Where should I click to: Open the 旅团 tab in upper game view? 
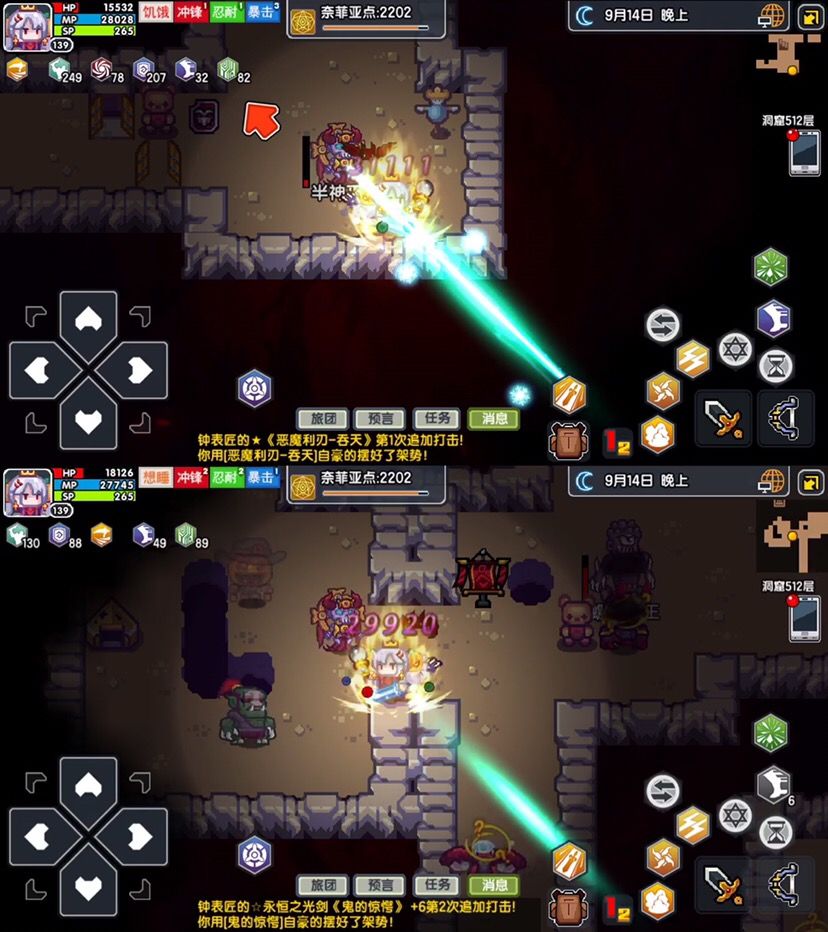tap(322, 419)
